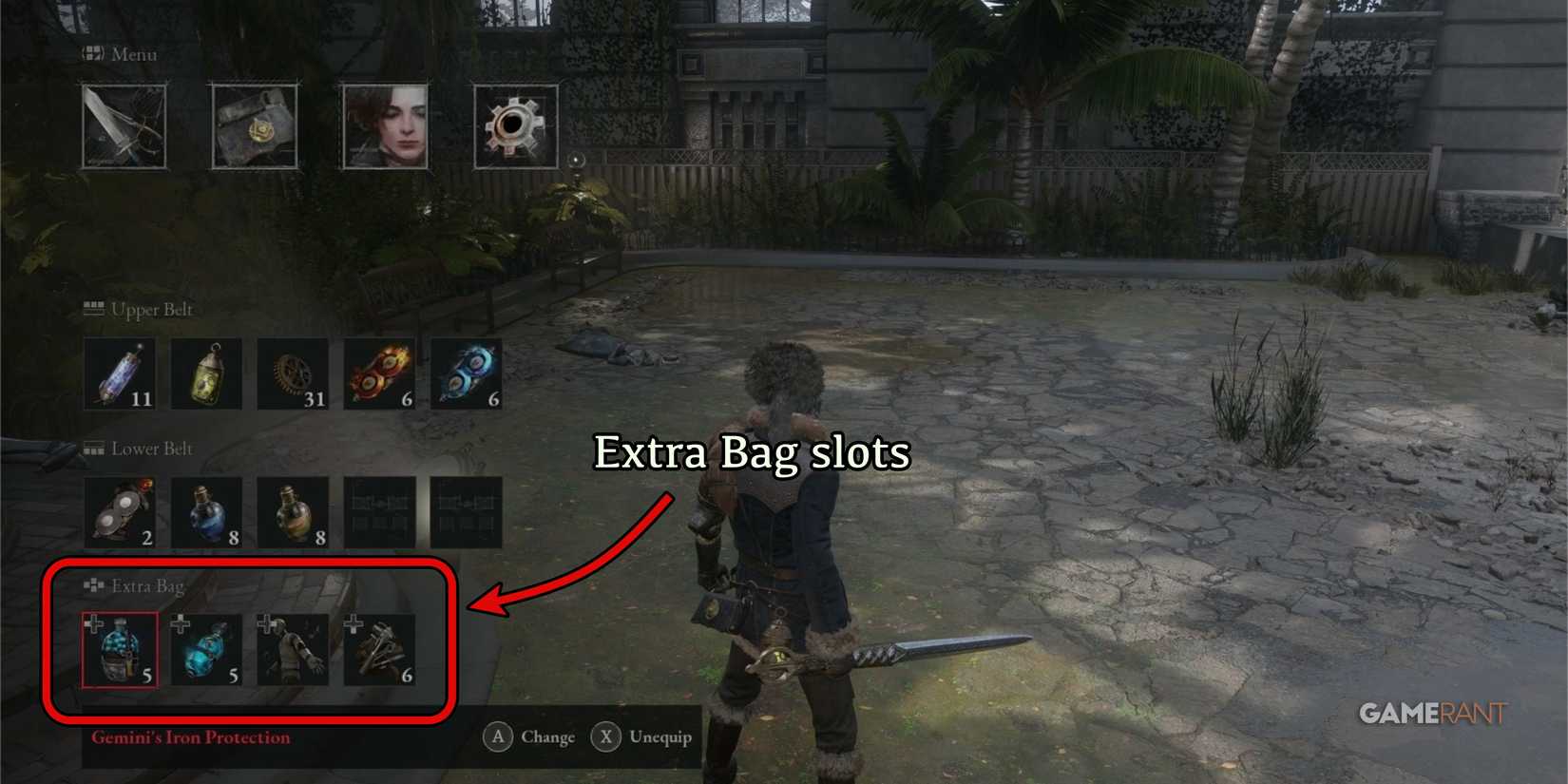Select the flame grindstone in the Upper Belt

click(379, 373)
